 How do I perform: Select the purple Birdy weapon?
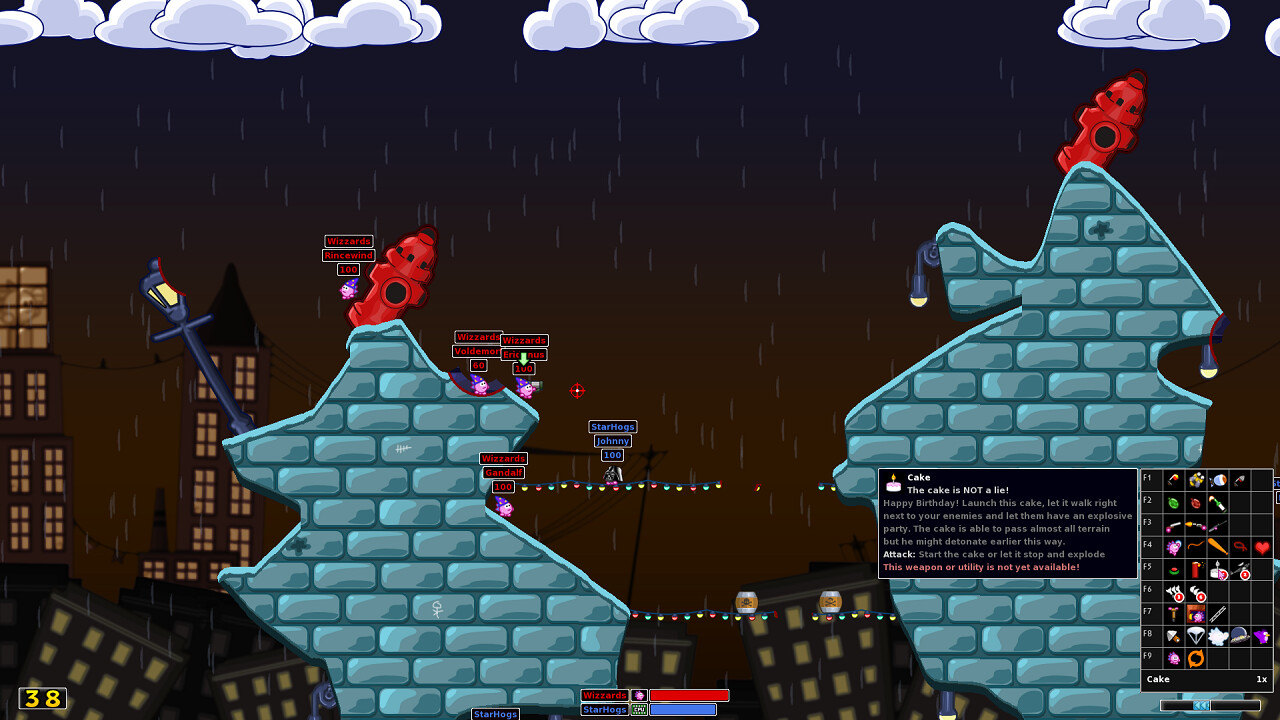[x=1262, y=635]
